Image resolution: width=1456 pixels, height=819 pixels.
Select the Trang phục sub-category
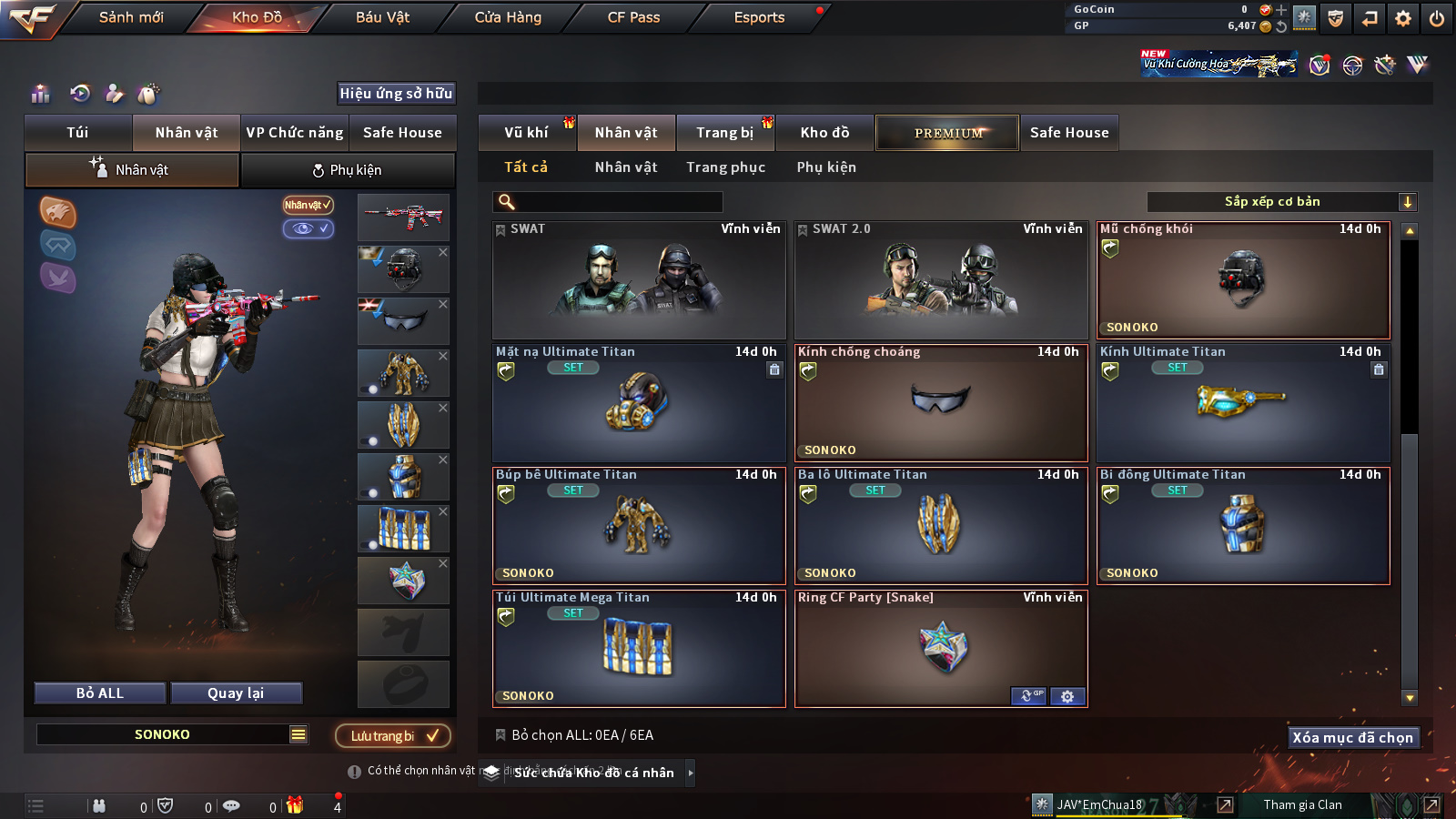[x=725, y=167]
